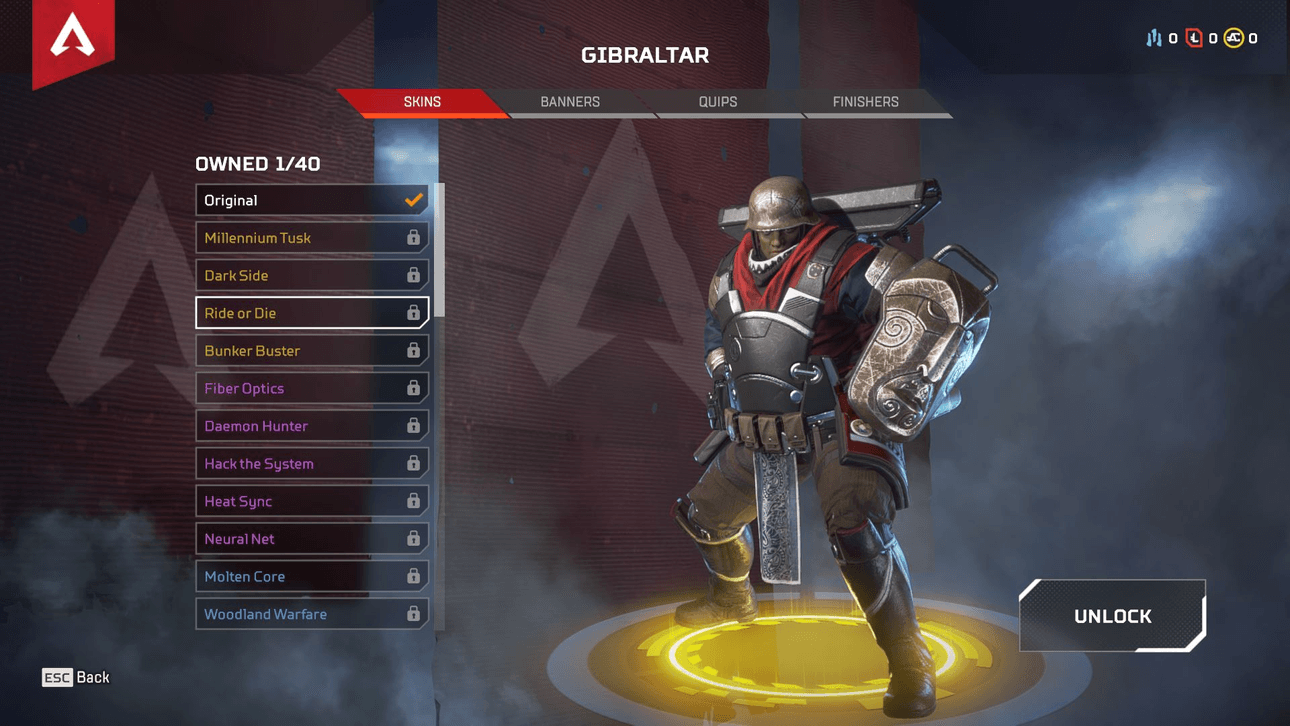The width and height of the screenshot is (1290, 726).
Task: Click the skin list scrollbar
Action: [440, 250]
